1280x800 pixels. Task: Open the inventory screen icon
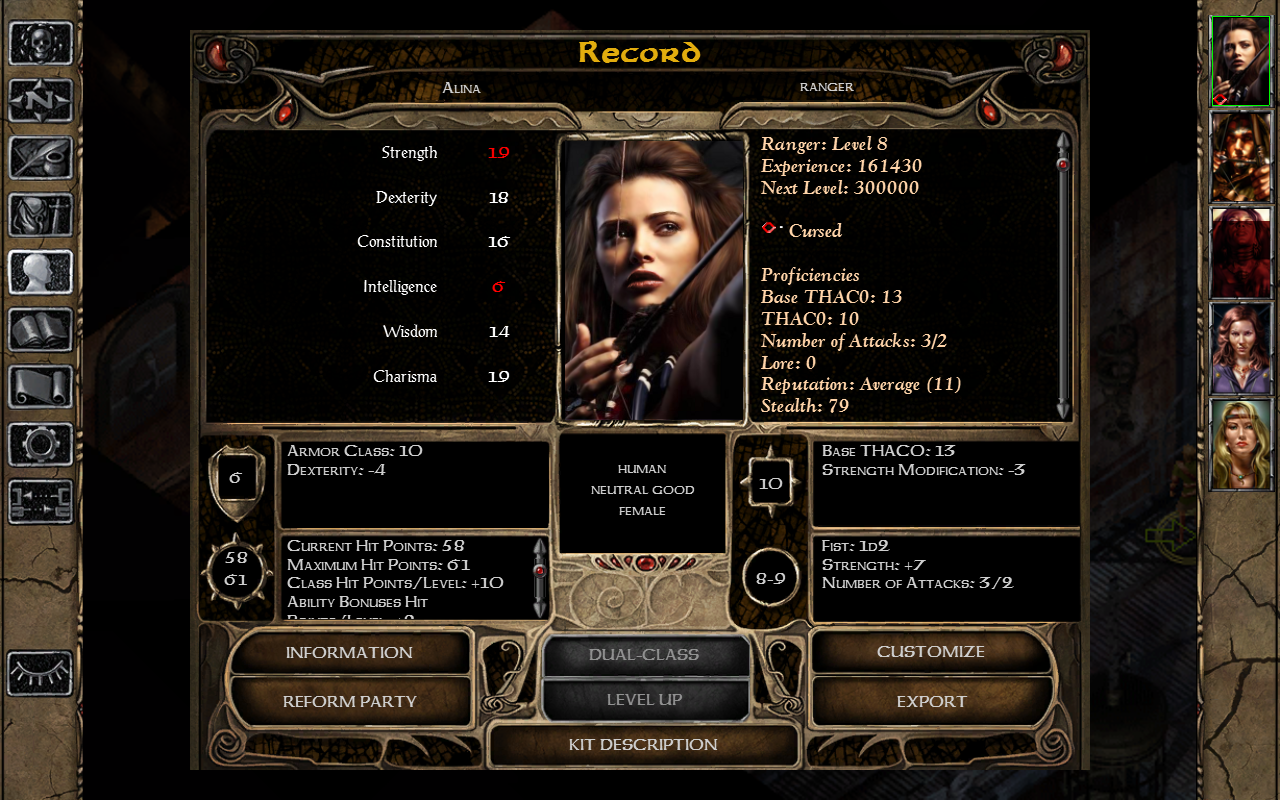[41, 214]
